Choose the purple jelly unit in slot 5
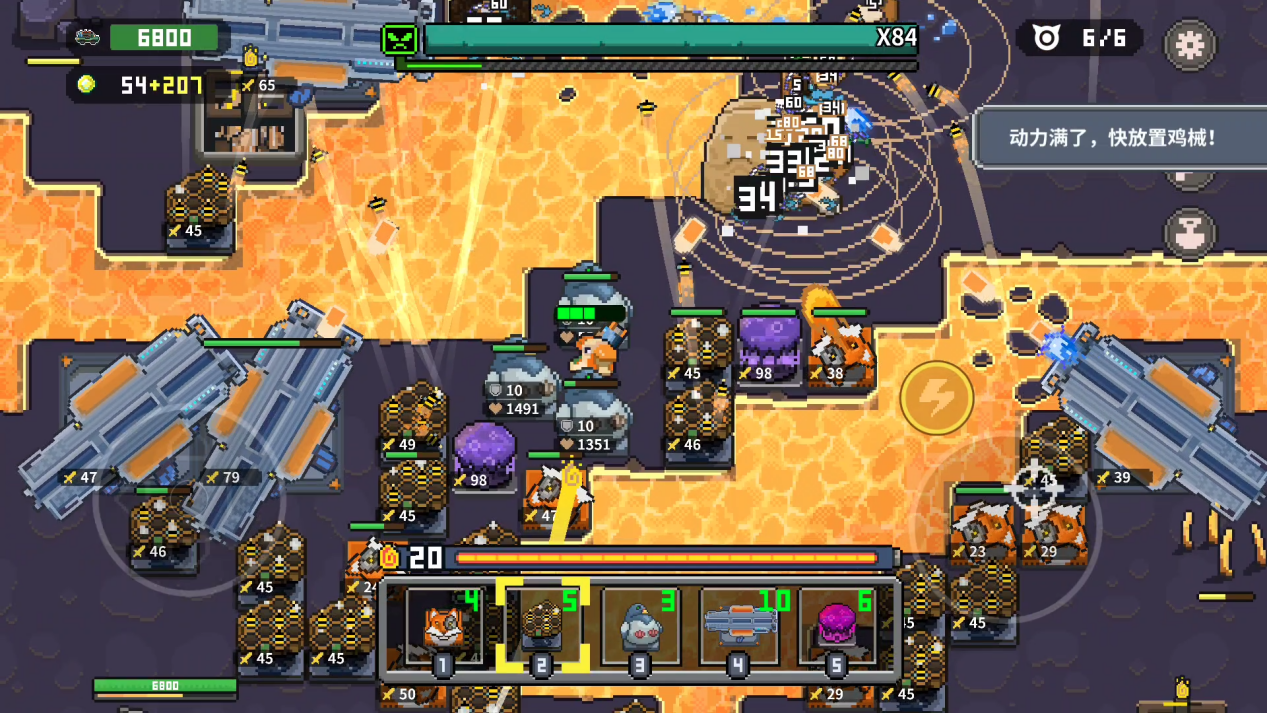 (x=837, y=627)
